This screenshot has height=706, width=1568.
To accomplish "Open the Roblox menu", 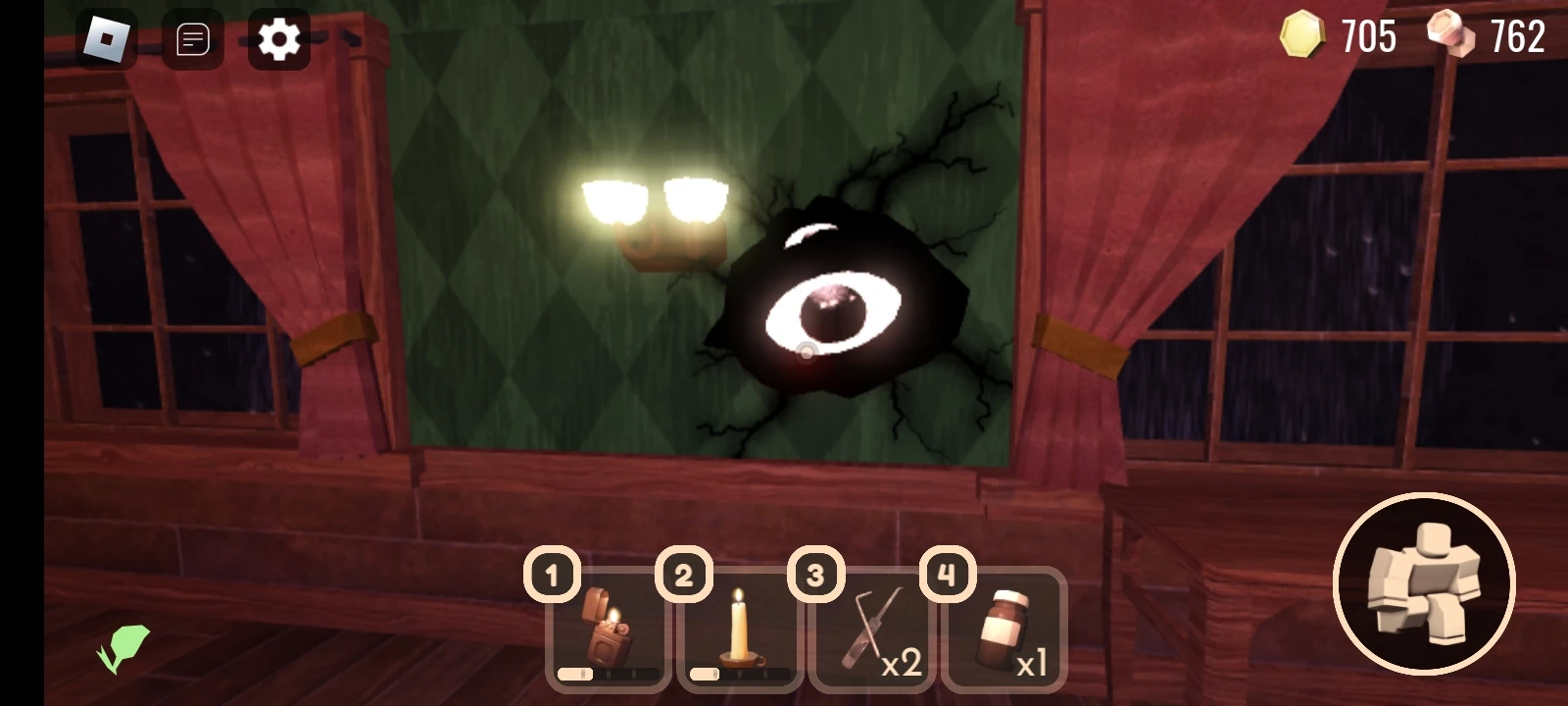I will click(105, 39).
